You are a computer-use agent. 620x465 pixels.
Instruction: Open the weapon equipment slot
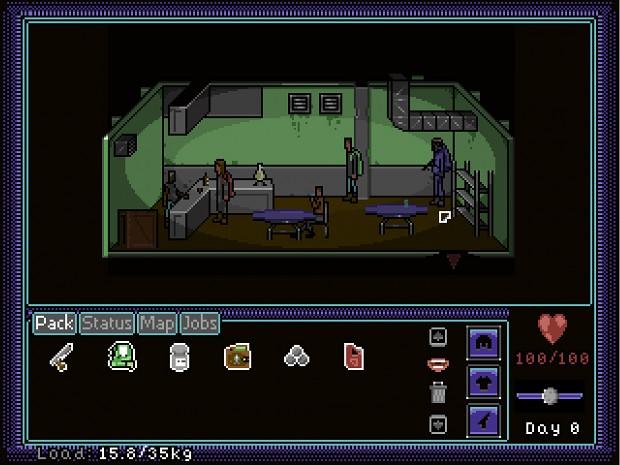coord(484,419)
